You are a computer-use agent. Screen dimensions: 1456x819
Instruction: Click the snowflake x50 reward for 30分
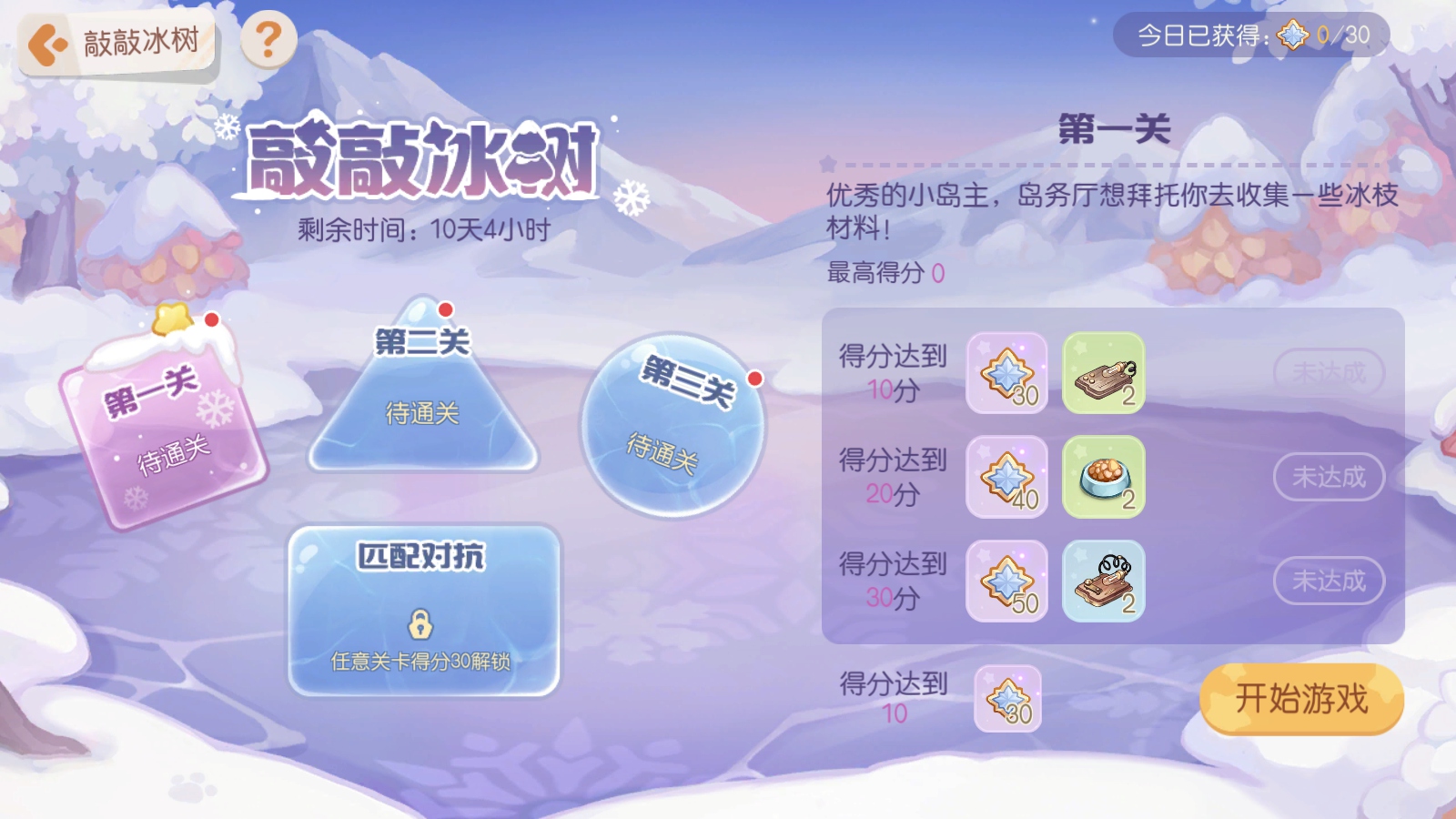pyautogui.click(x=1006, y=581)
